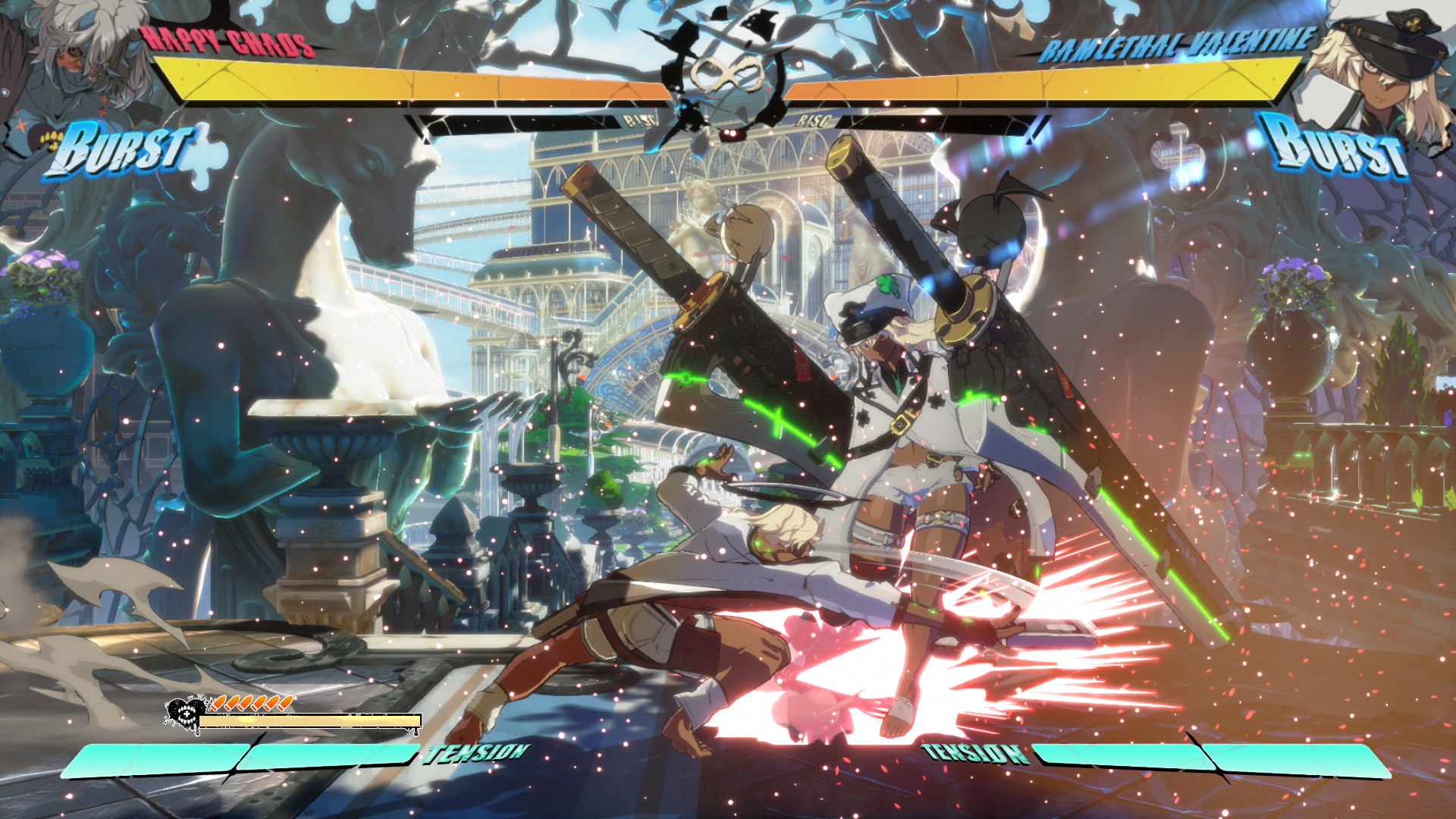Viewport: 1456px width, 819px height.
Task: Click the left TENSION label
Action: click(x=473, y=755)
